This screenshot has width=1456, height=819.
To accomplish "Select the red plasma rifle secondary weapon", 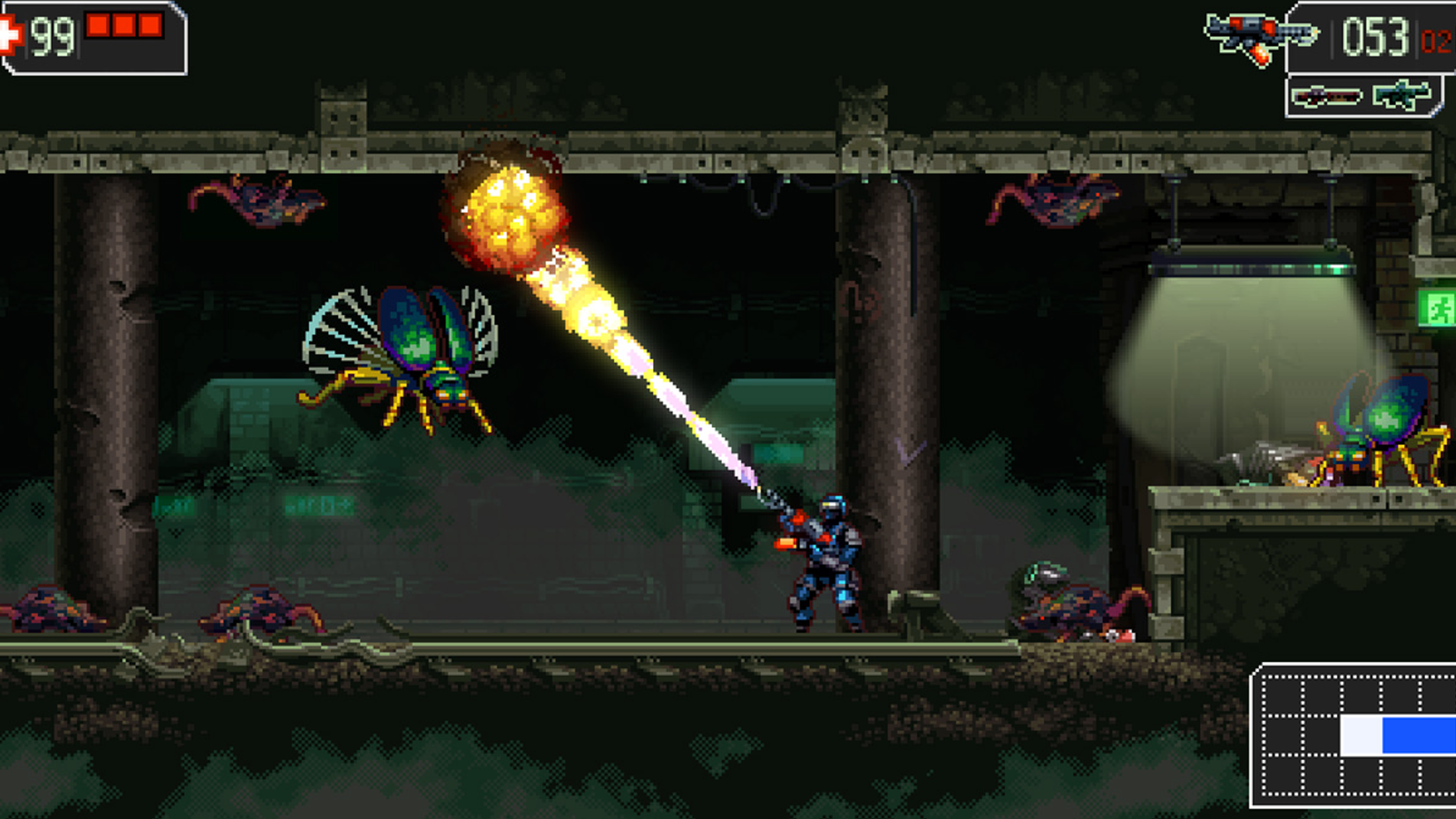I will pyautogui.click(x=1326, y=96).
